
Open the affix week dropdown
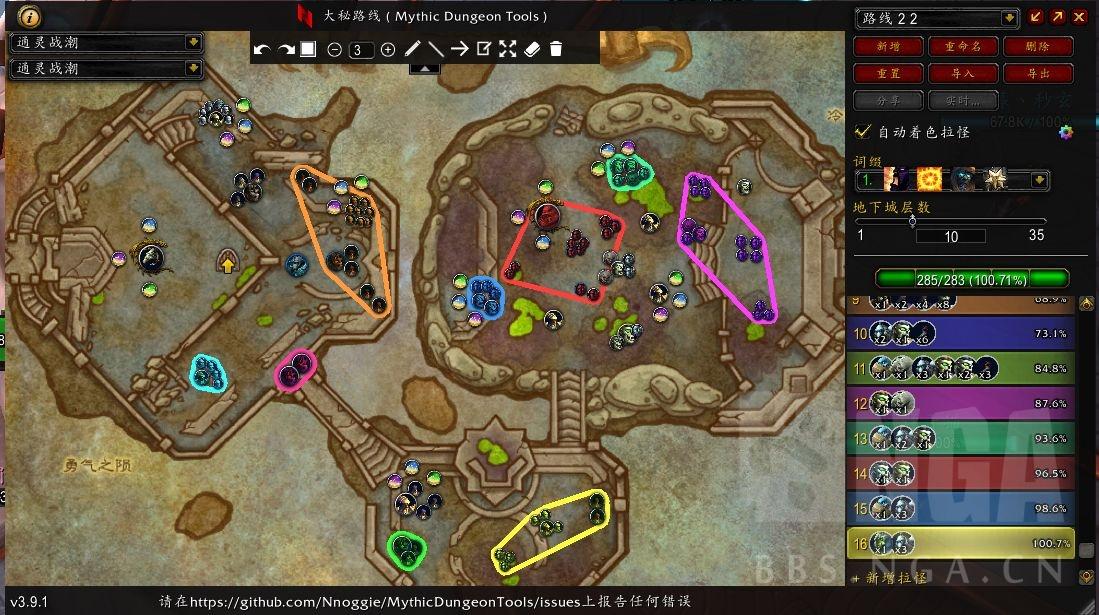pyautogui.click(x=1039, y=181)
